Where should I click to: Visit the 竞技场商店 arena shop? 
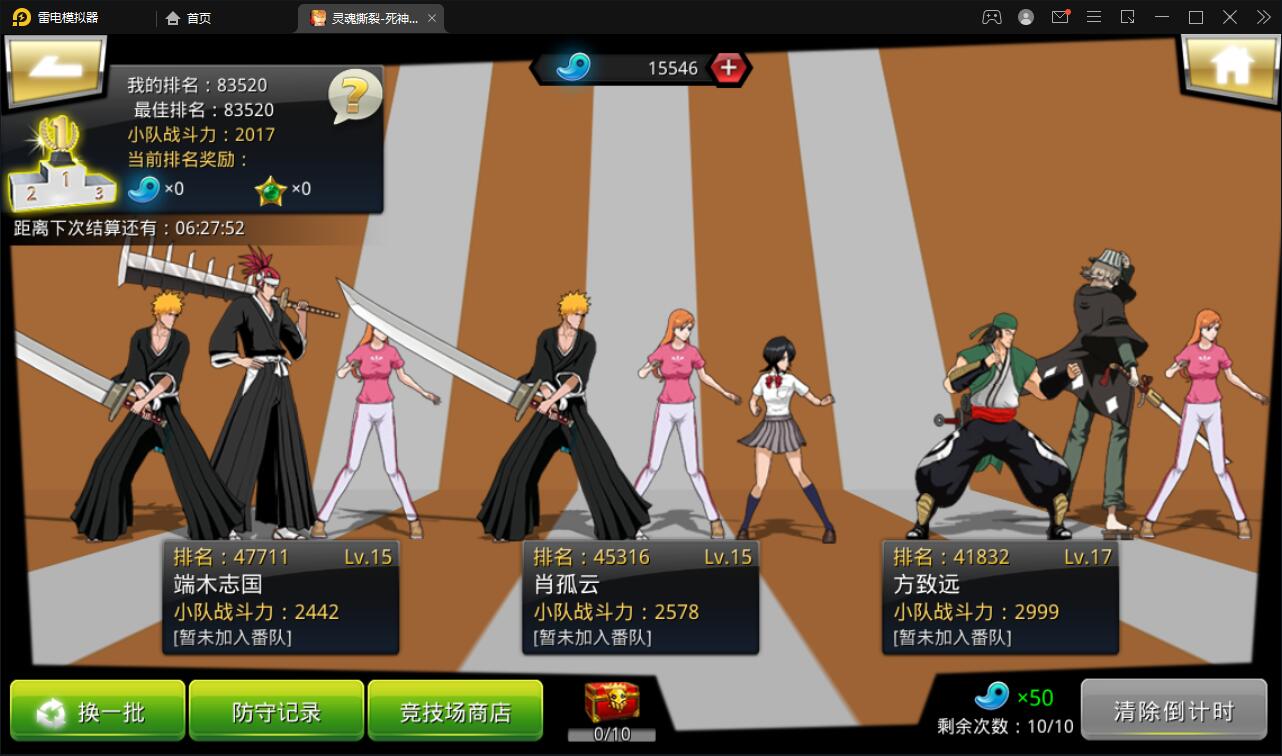[455, 712]
